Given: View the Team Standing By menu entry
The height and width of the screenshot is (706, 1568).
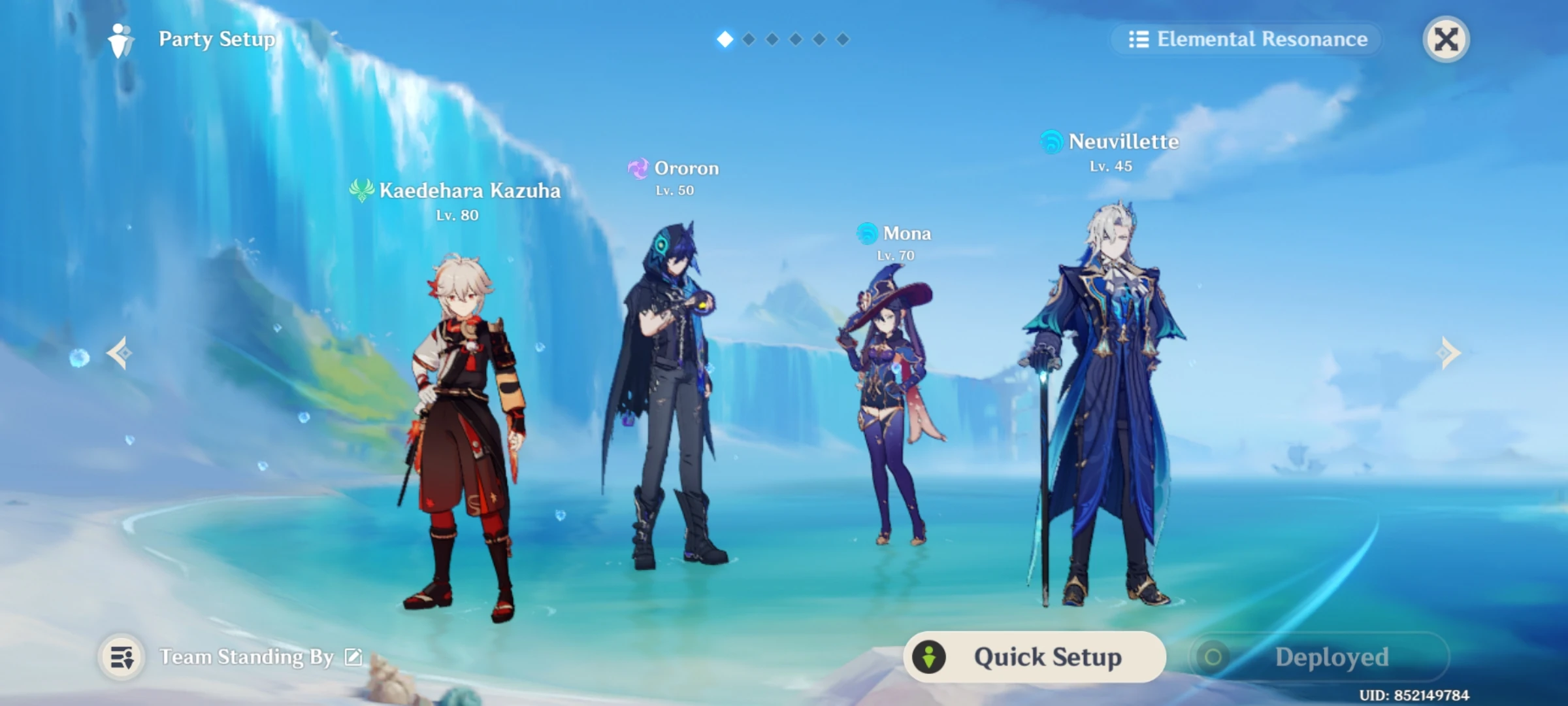Looking at the screenshot, I should pyautogui.click(x=245, y=657).
